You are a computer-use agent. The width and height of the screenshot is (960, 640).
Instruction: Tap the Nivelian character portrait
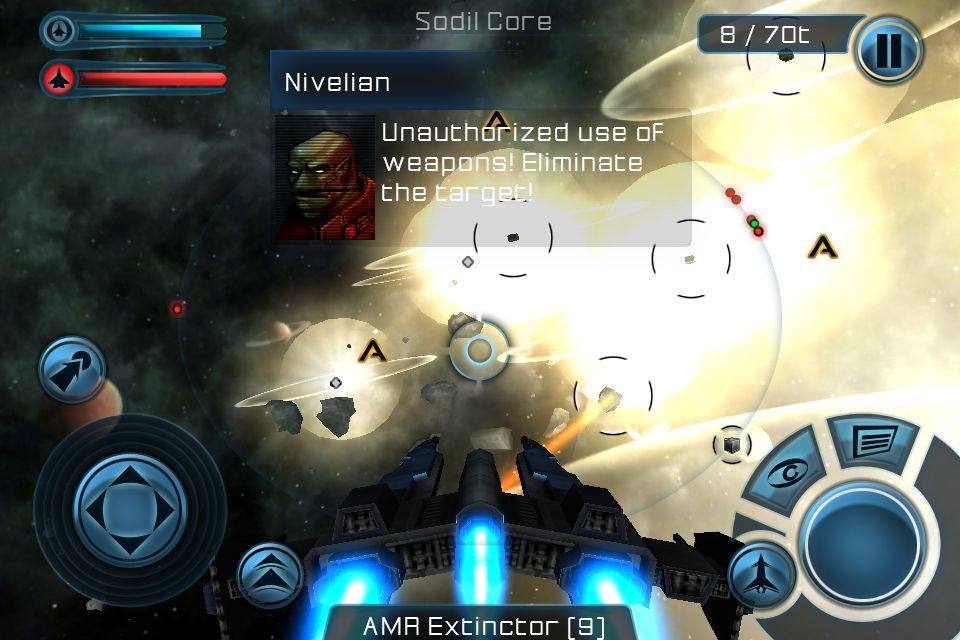(325, 179)
